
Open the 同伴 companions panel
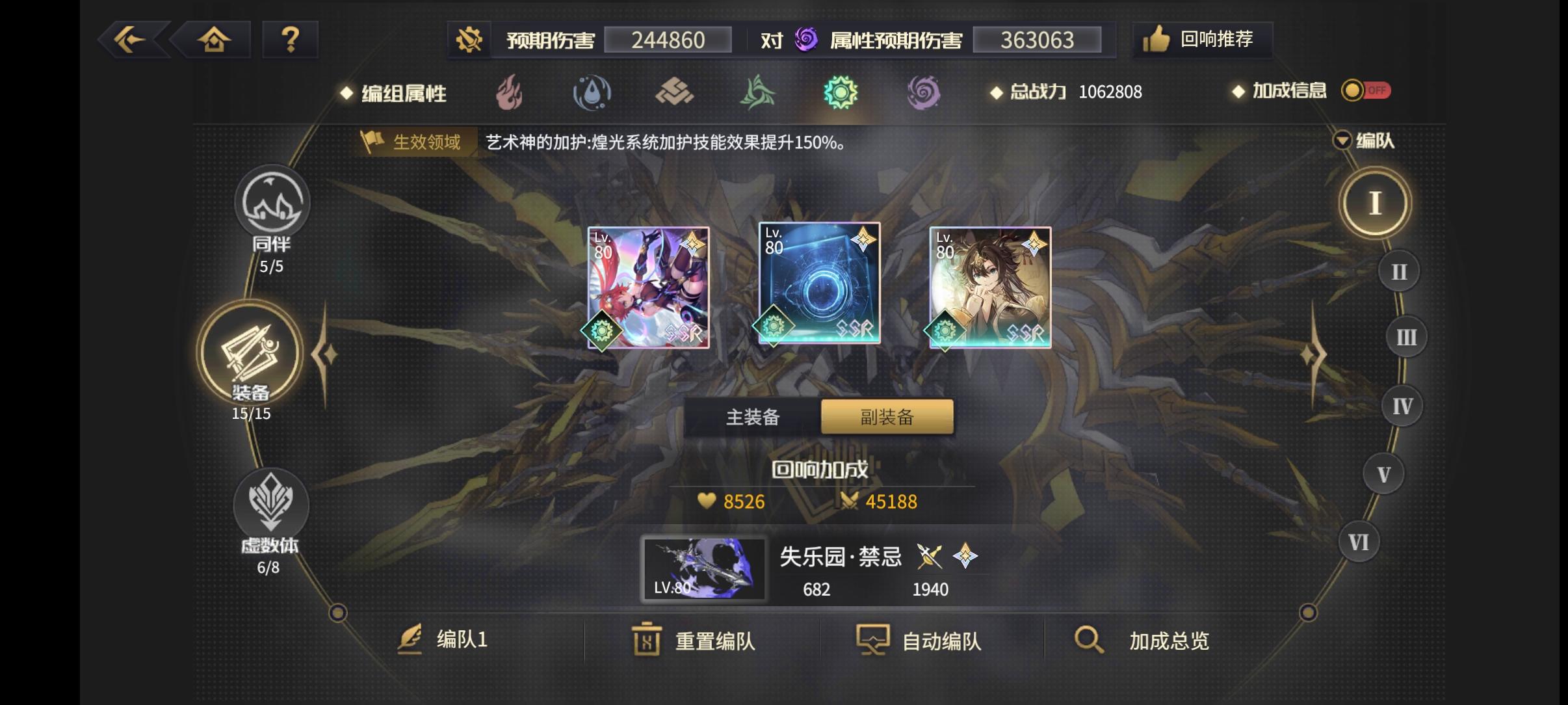[272, 203]
